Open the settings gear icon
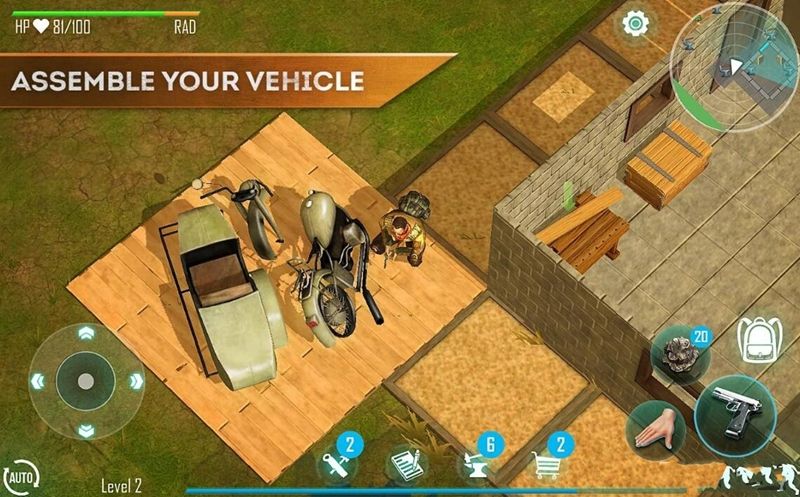This screenshot has width=800, height=497. 632,24
